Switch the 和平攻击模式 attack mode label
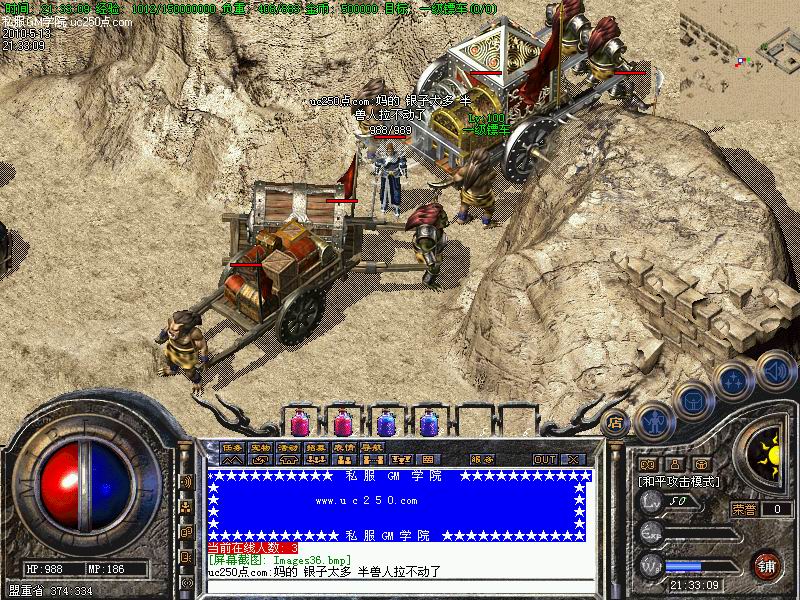The height and width of the screenshot is (600, 800). point(675,481)
